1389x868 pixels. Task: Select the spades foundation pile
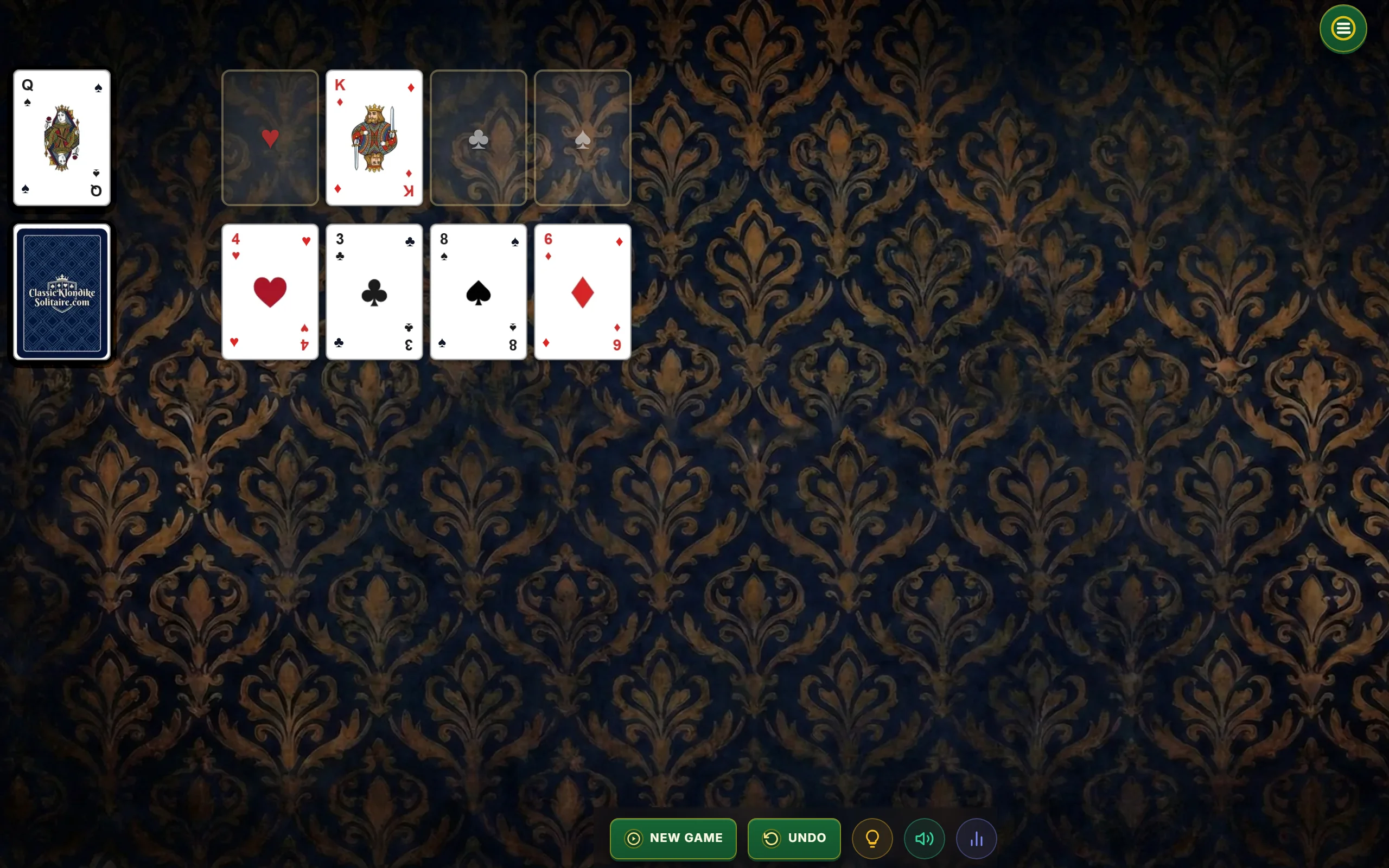[x=582, y=138]
